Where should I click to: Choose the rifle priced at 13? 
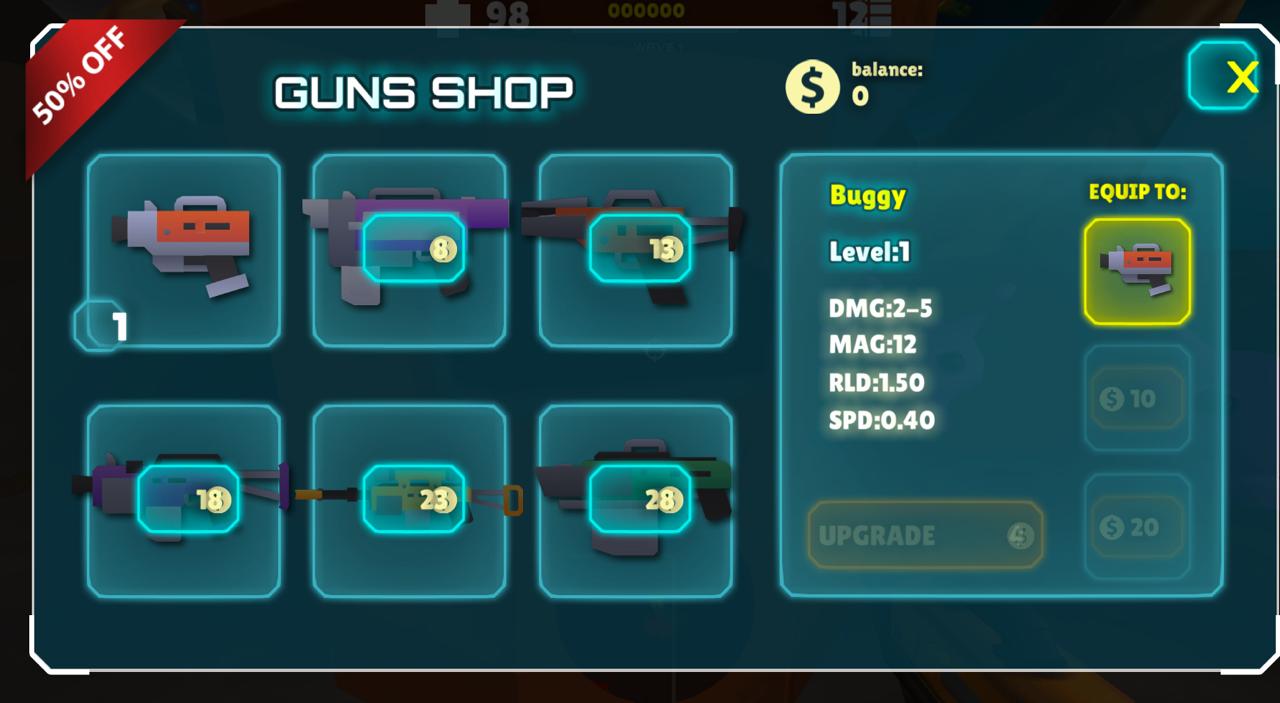636,250
